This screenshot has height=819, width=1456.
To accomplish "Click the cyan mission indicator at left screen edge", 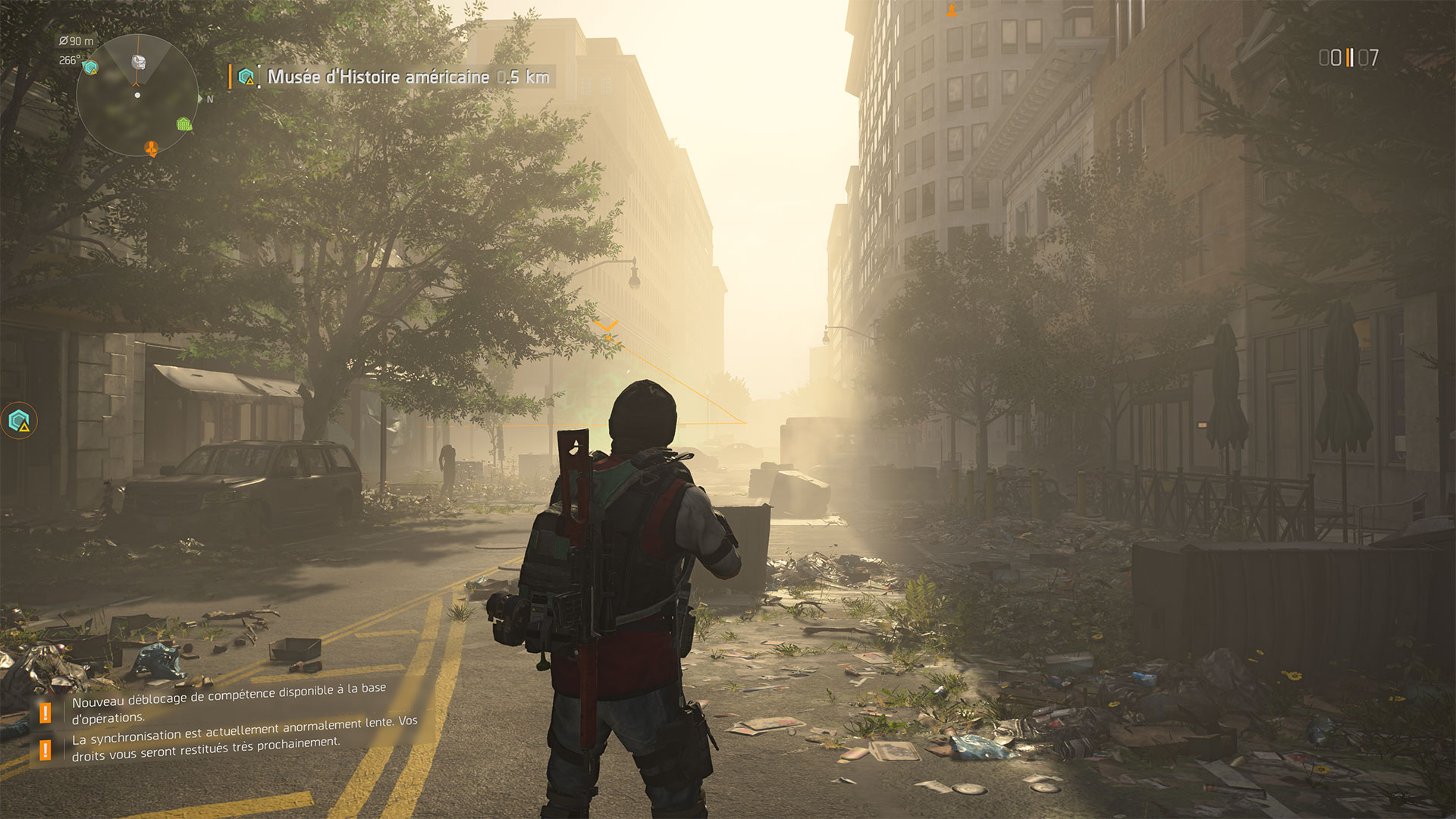I will 19,421.
